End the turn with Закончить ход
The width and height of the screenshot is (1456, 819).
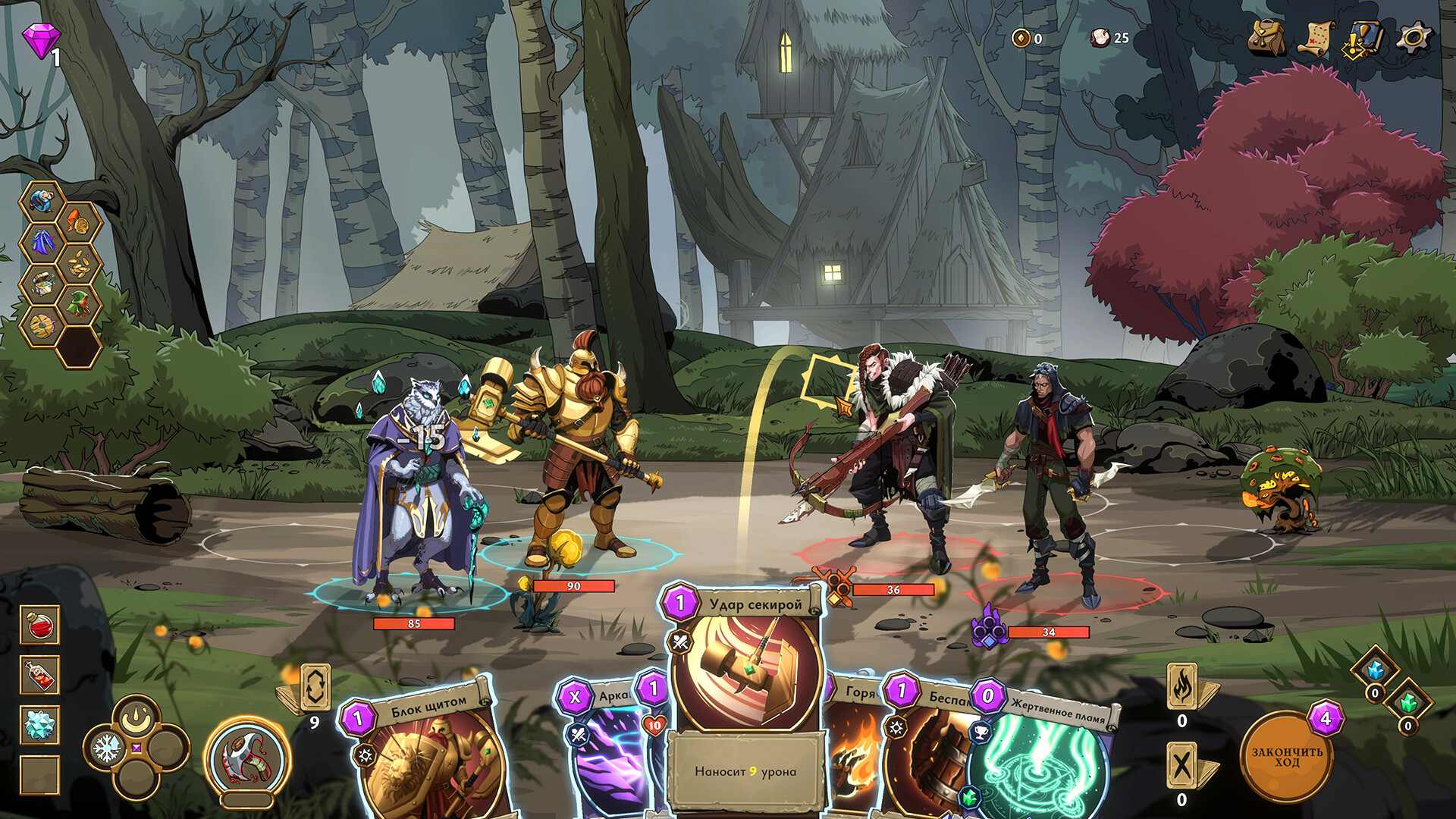1286,757
